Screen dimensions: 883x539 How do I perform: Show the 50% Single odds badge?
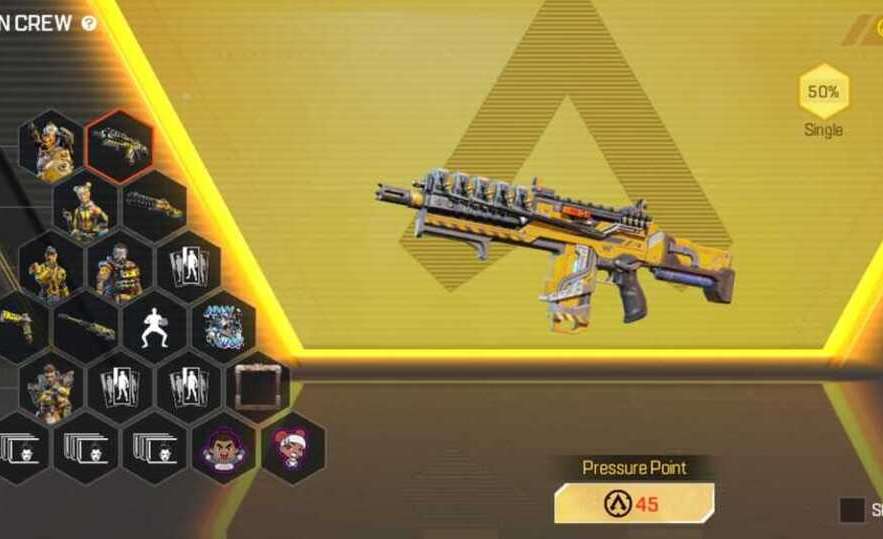click(x=823, y=92)
